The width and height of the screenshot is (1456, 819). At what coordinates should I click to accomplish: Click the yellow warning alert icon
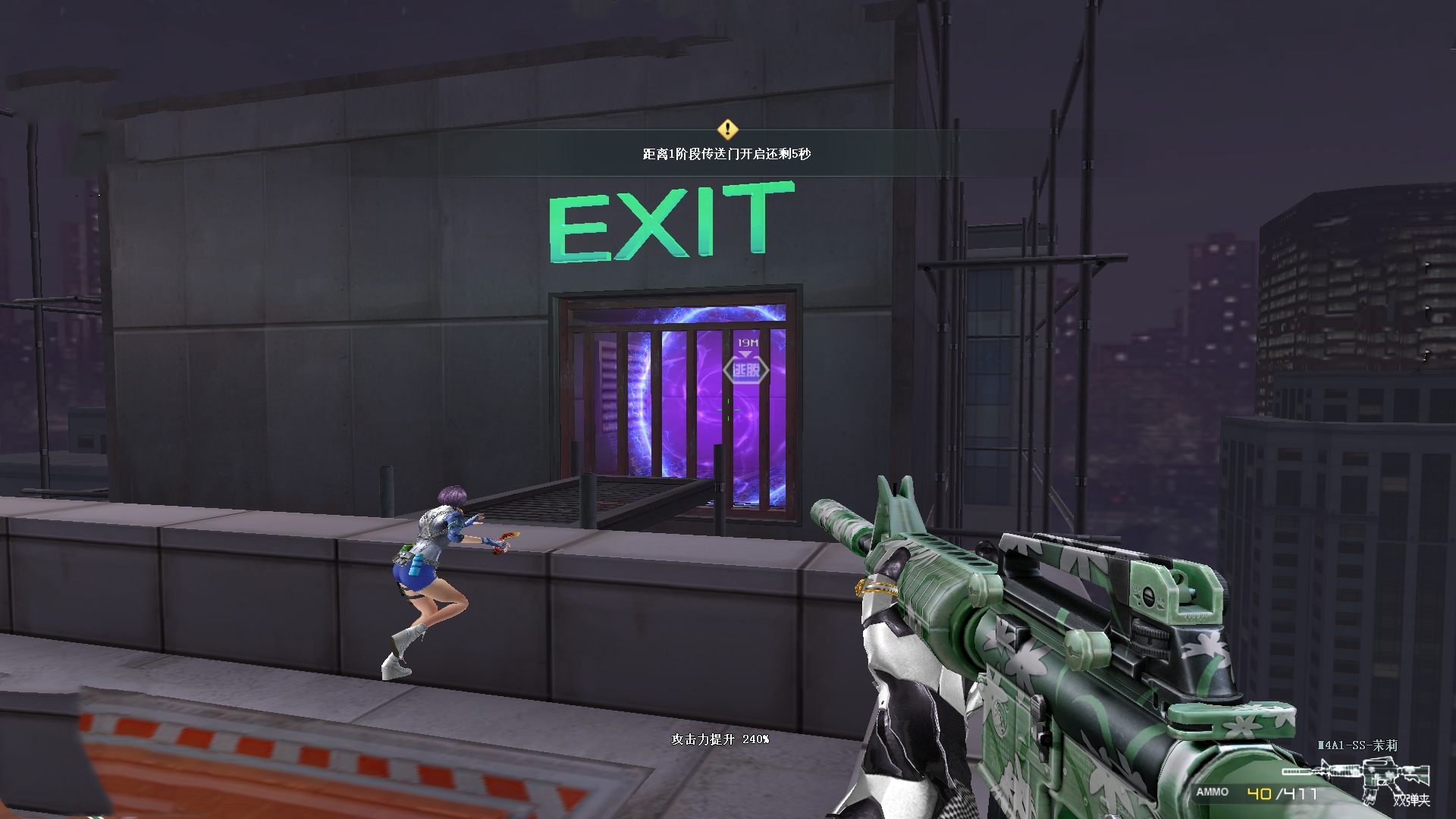click(x=727, y=128)
